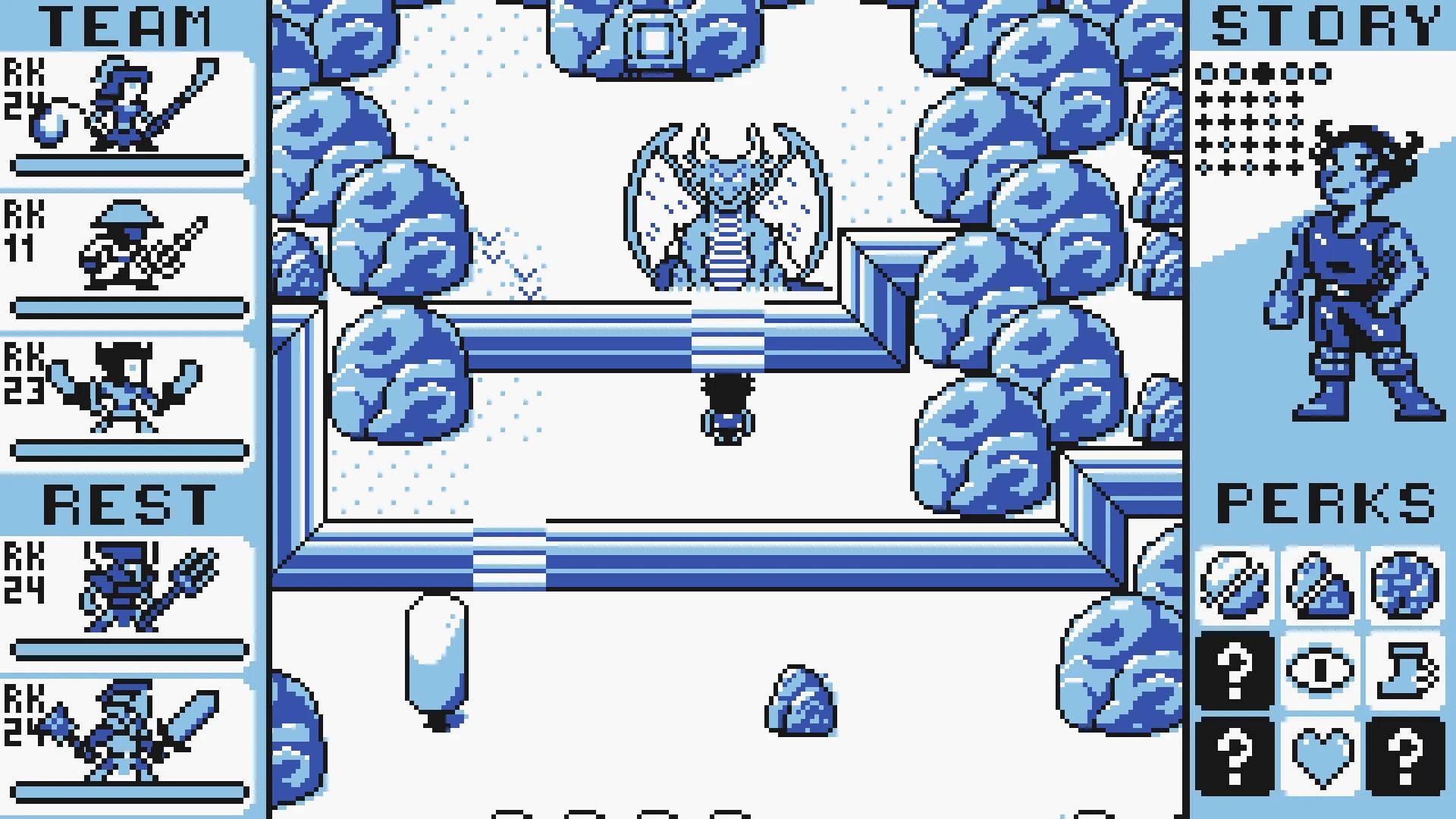Click the dragon sprite in the arena
This screenshot has width=1456, height=819.
pyautogui.click(x=728, y=205)
